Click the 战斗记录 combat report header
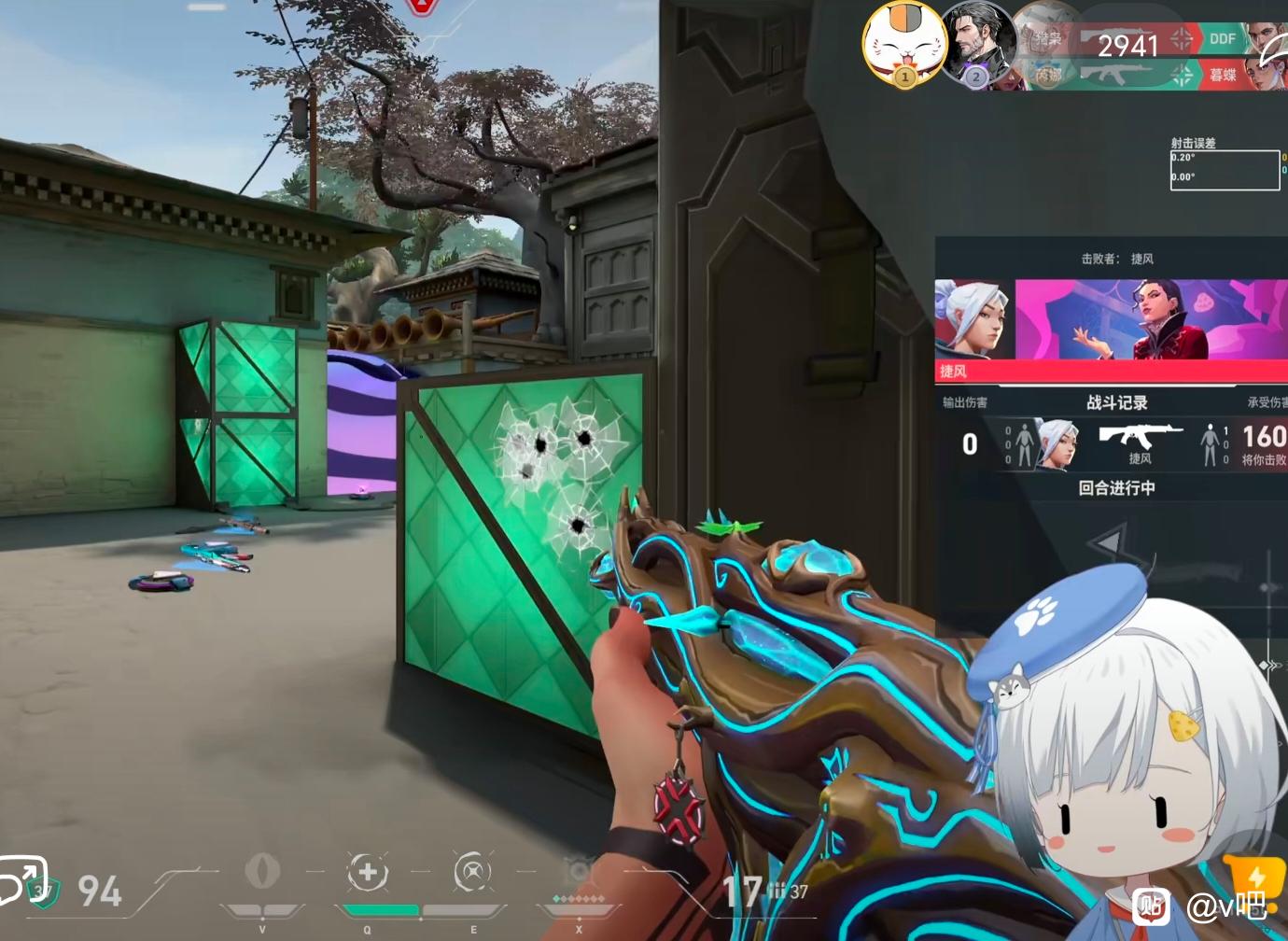Screen dimensions: 1288x941 tap(1116, 402)
